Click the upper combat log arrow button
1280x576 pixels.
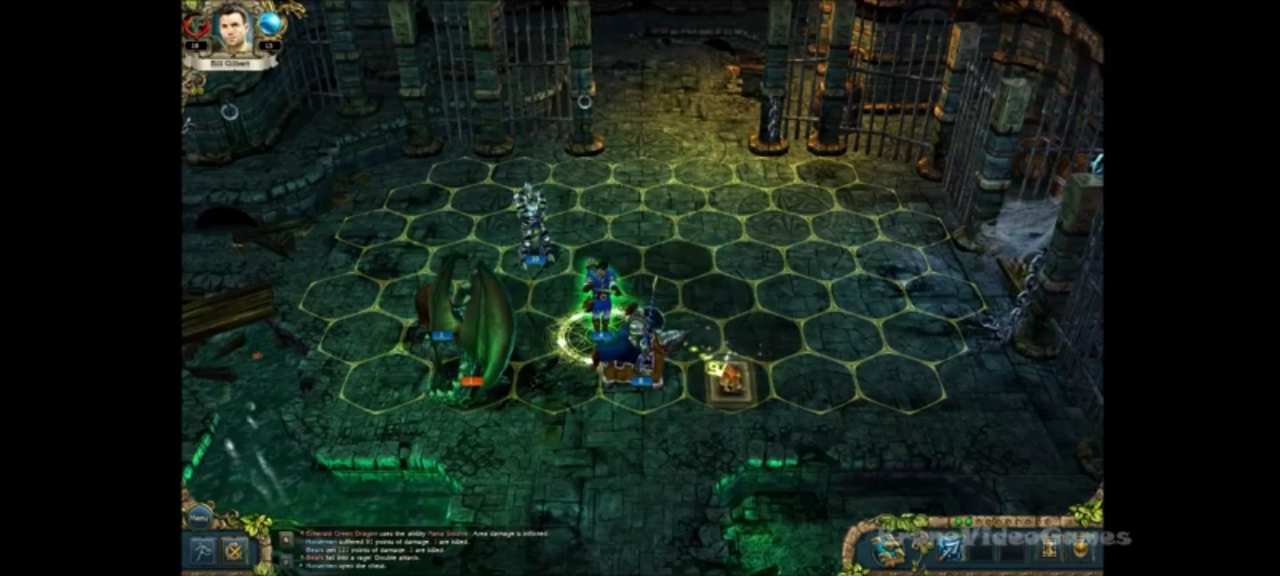286,538
